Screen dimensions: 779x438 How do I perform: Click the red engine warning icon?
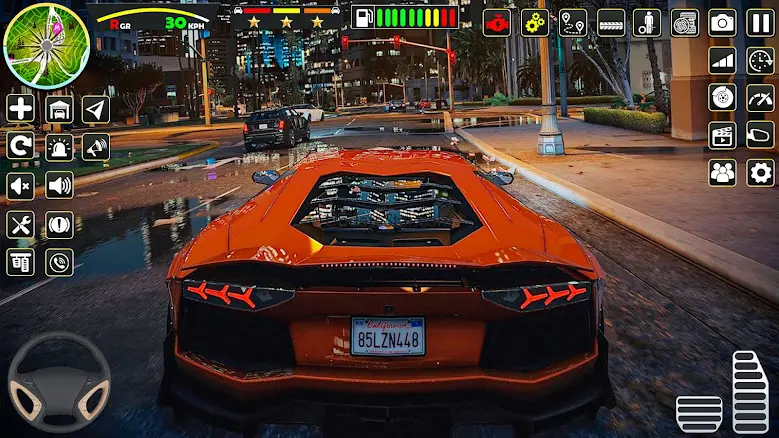[496, 22]
